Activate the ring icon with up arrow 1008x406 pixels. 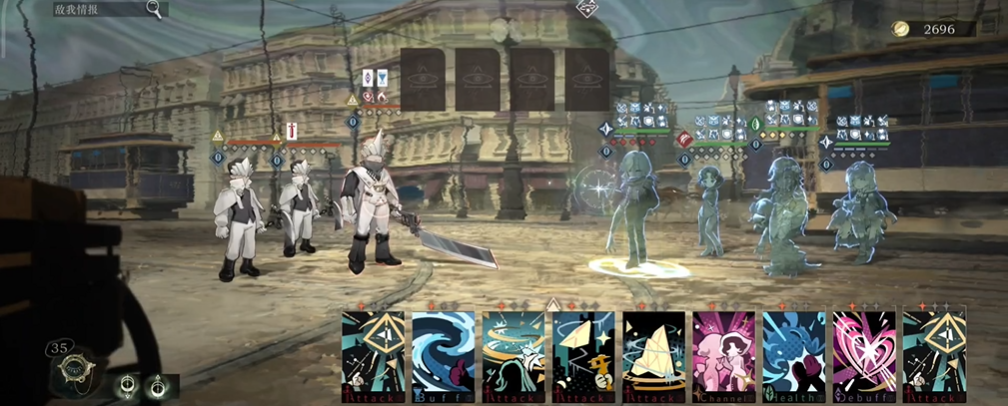coord(157,385)
